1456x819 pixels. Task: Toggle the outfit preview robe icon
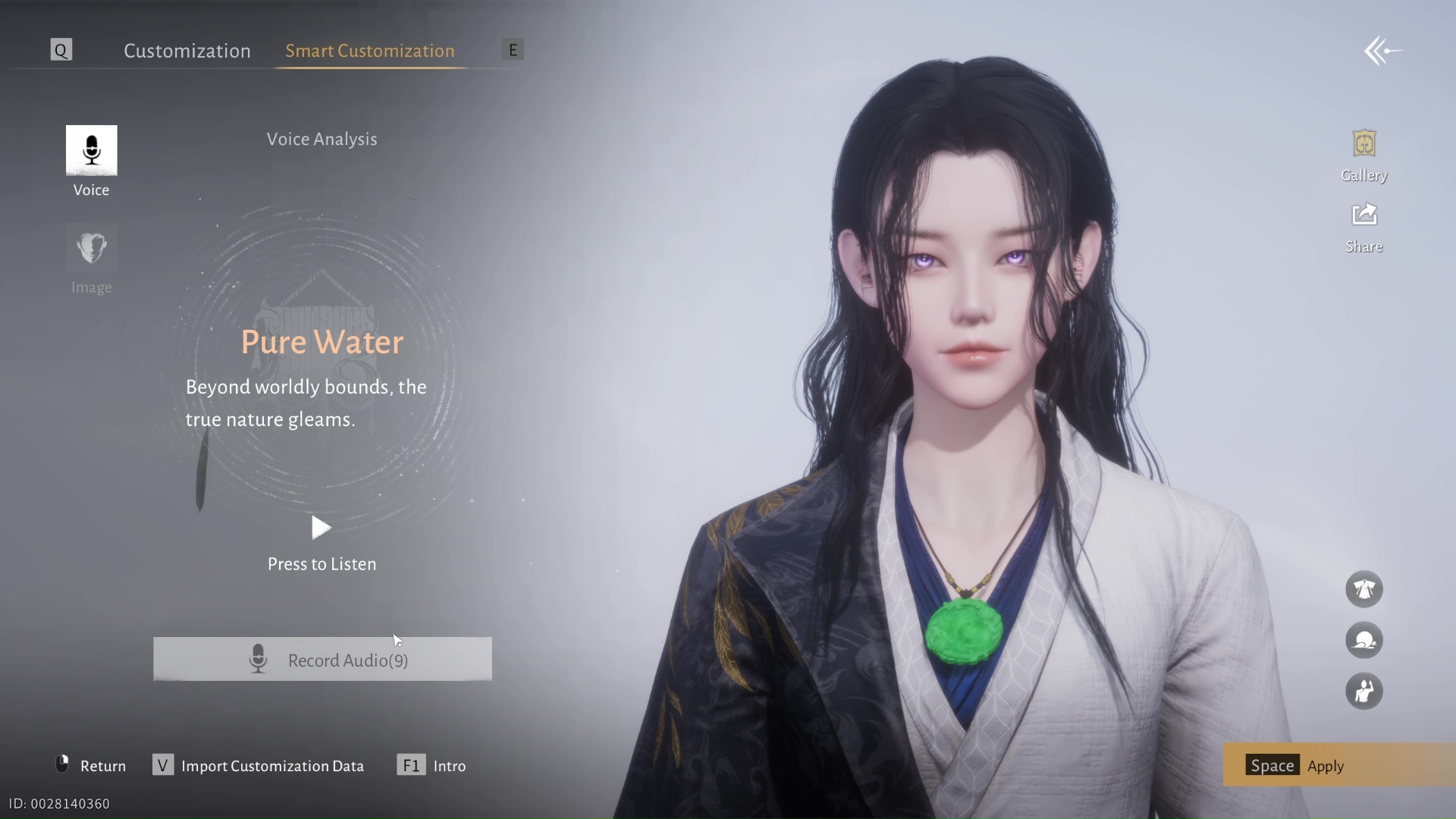pos(1363,589)
